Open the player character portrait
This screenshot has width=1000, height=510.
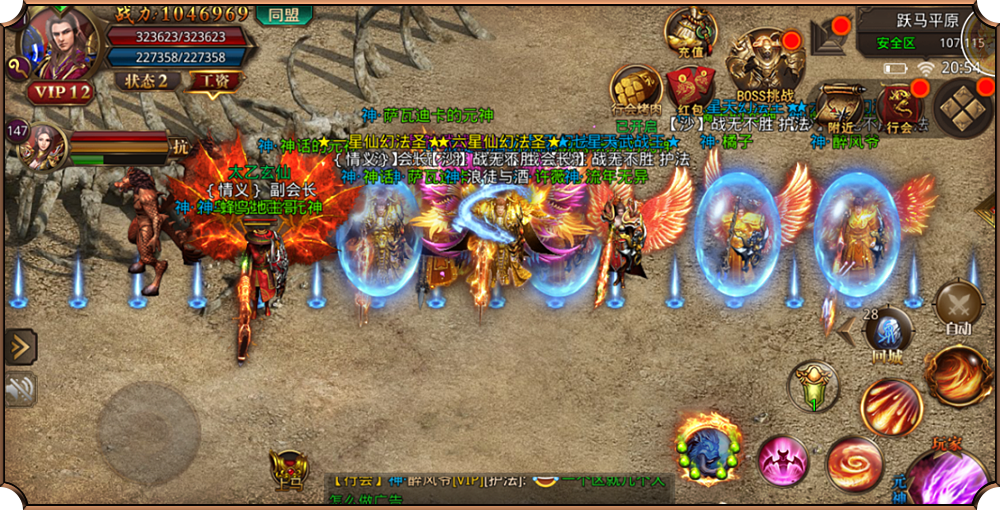(60, 42)
